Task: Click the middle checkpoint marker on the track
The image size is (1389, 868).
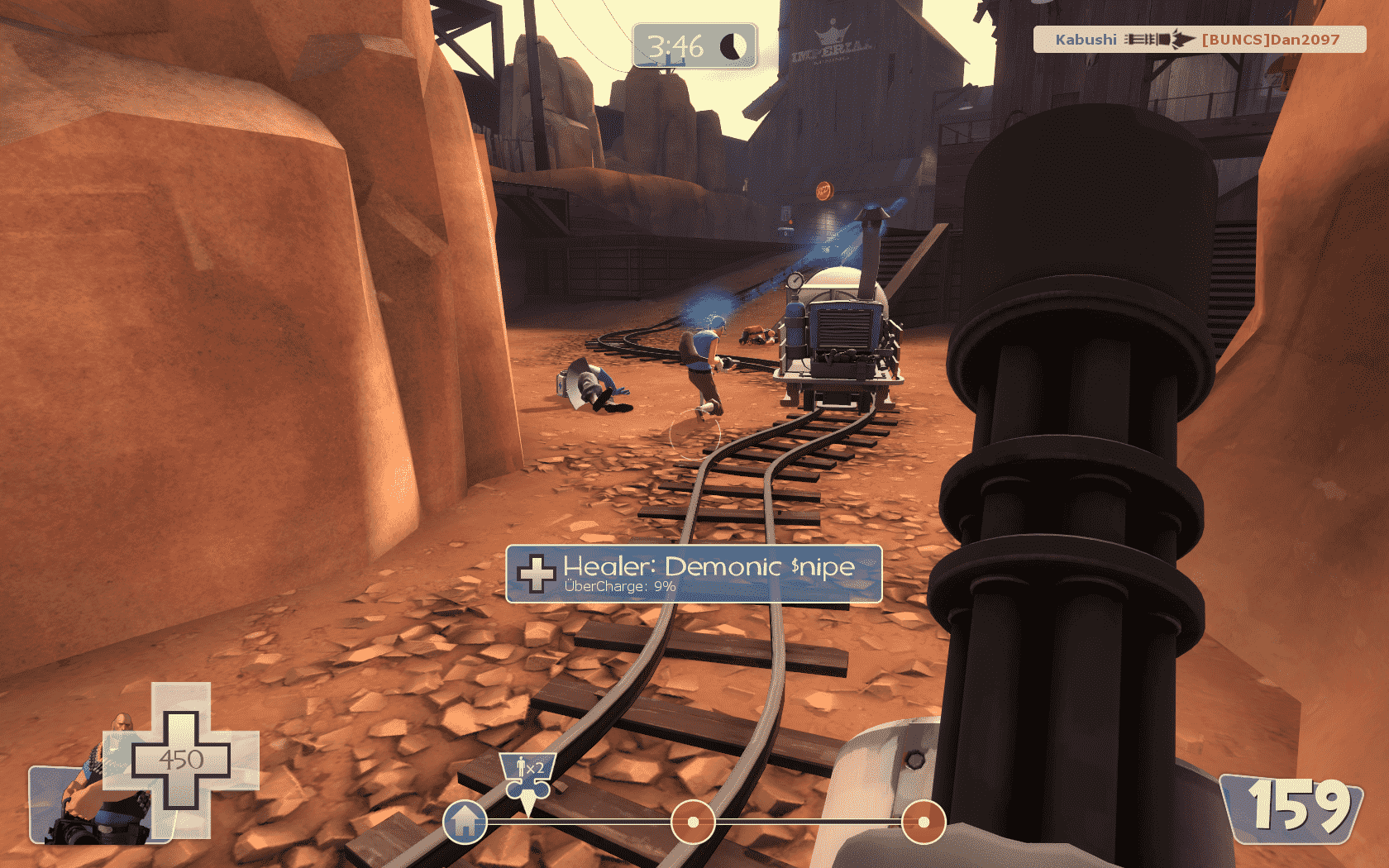Action: click(693, 822)
